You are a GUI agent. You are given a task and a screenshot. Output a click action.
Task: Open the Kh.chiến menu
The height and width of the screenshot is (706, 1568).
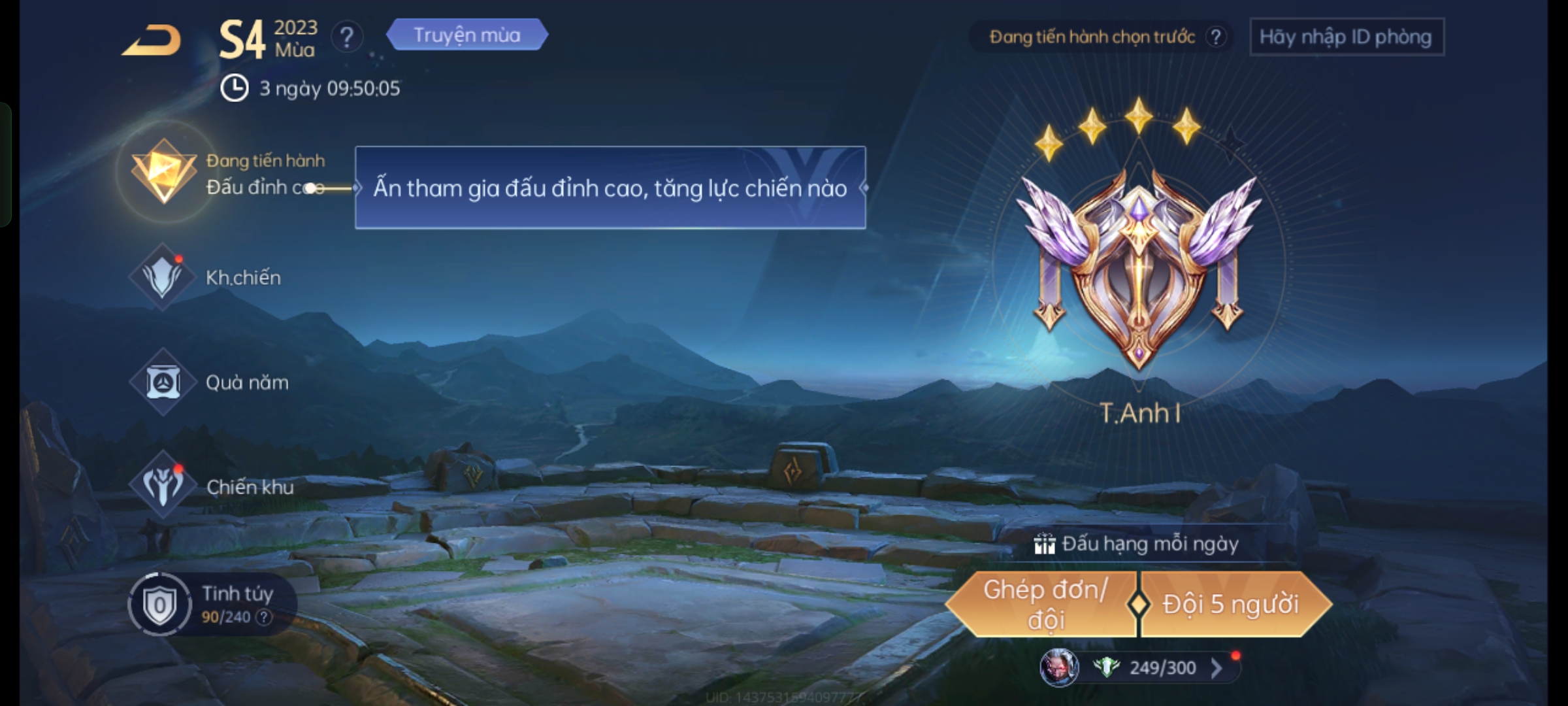[163, 278]
